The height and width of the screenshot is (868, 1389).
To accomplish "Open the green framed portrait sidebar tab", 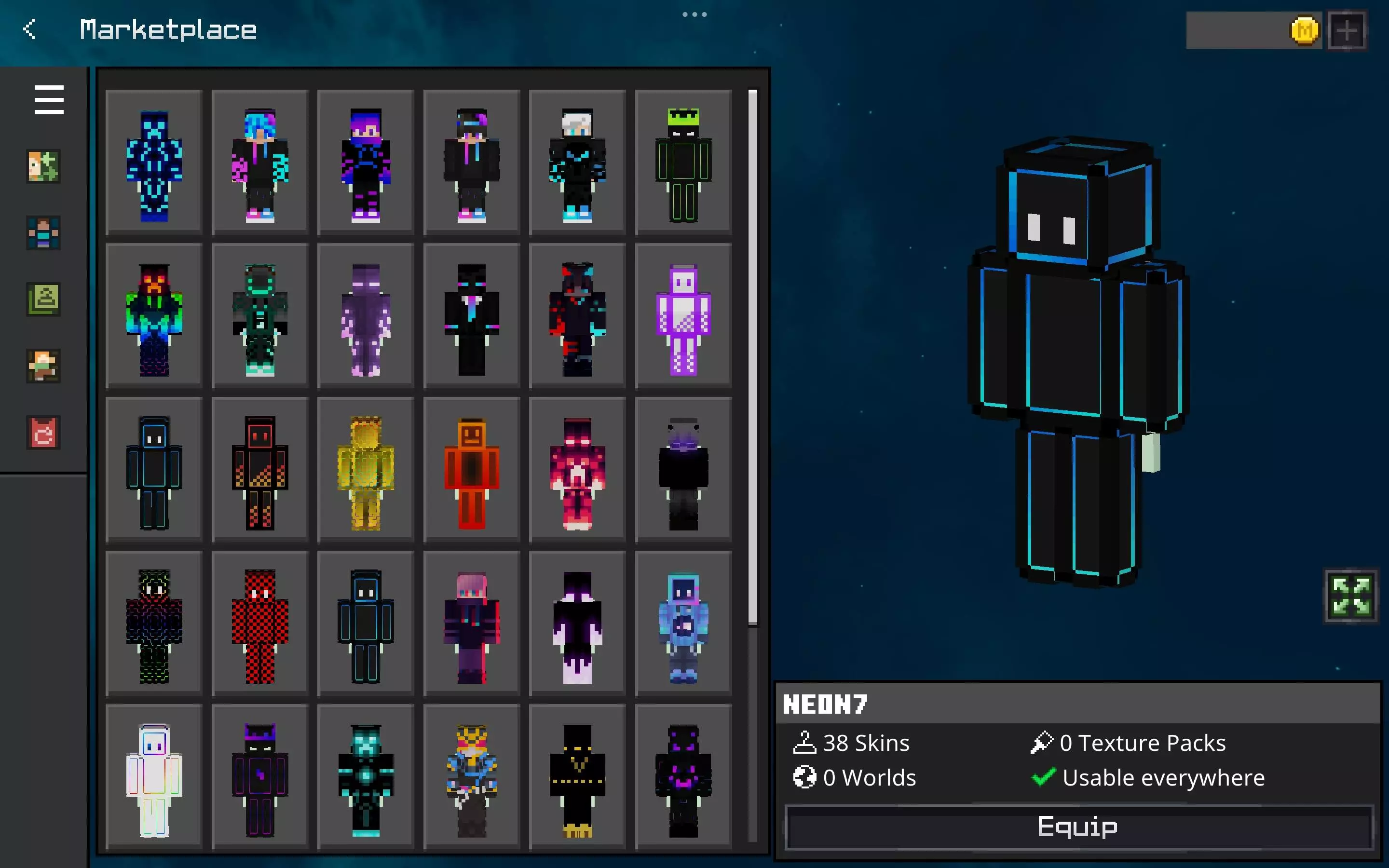I will (x=43, y=299).
